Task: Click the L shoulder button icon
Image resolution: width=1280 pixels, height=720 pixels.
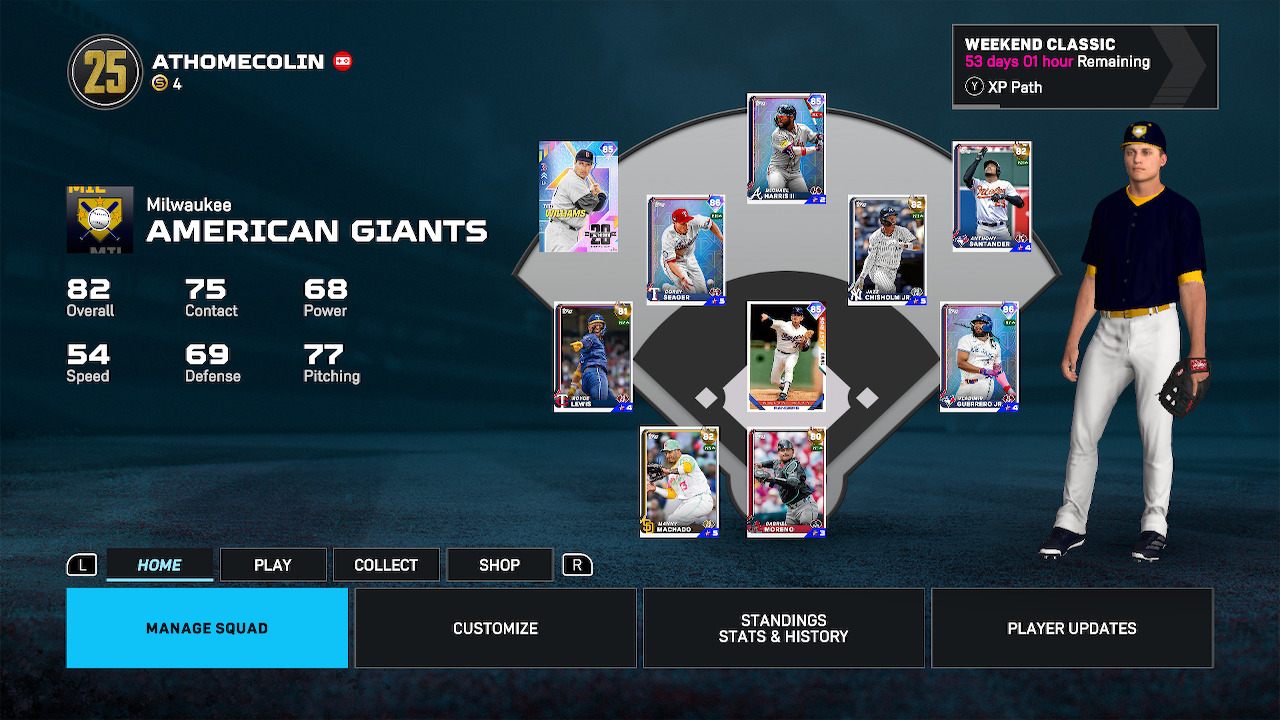Action: click(82, 564)
